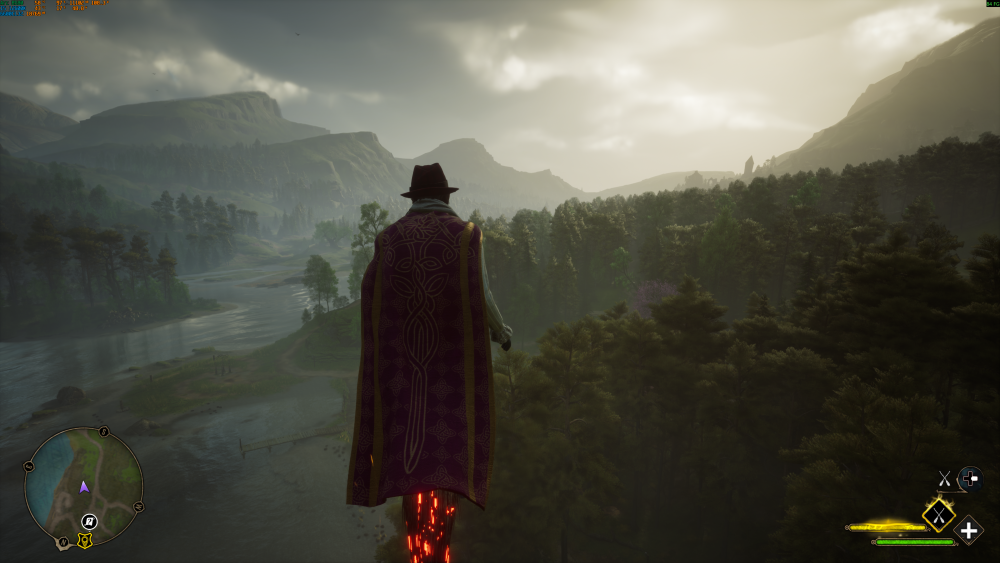Select the yellow shield marker on the minimap rim

(85, 541)
